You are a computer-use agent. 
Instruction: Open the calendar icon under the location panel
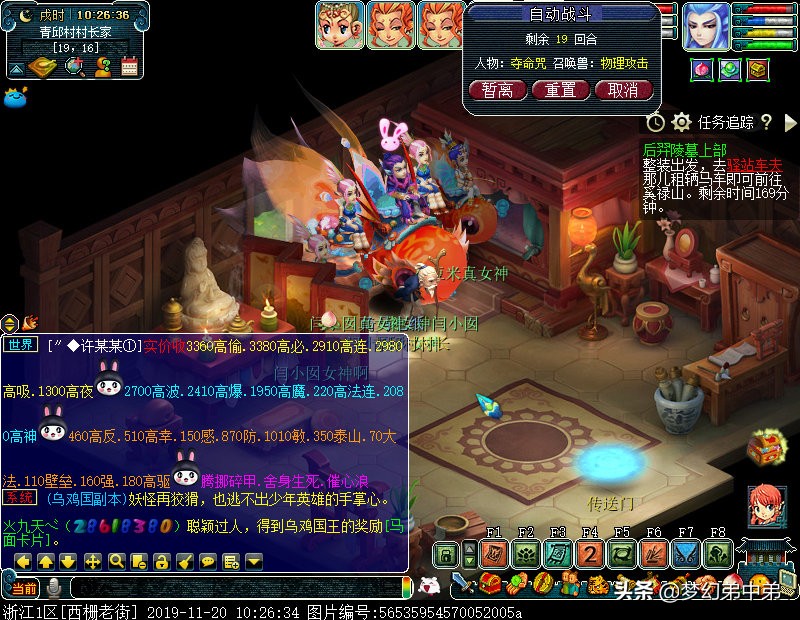129,67
